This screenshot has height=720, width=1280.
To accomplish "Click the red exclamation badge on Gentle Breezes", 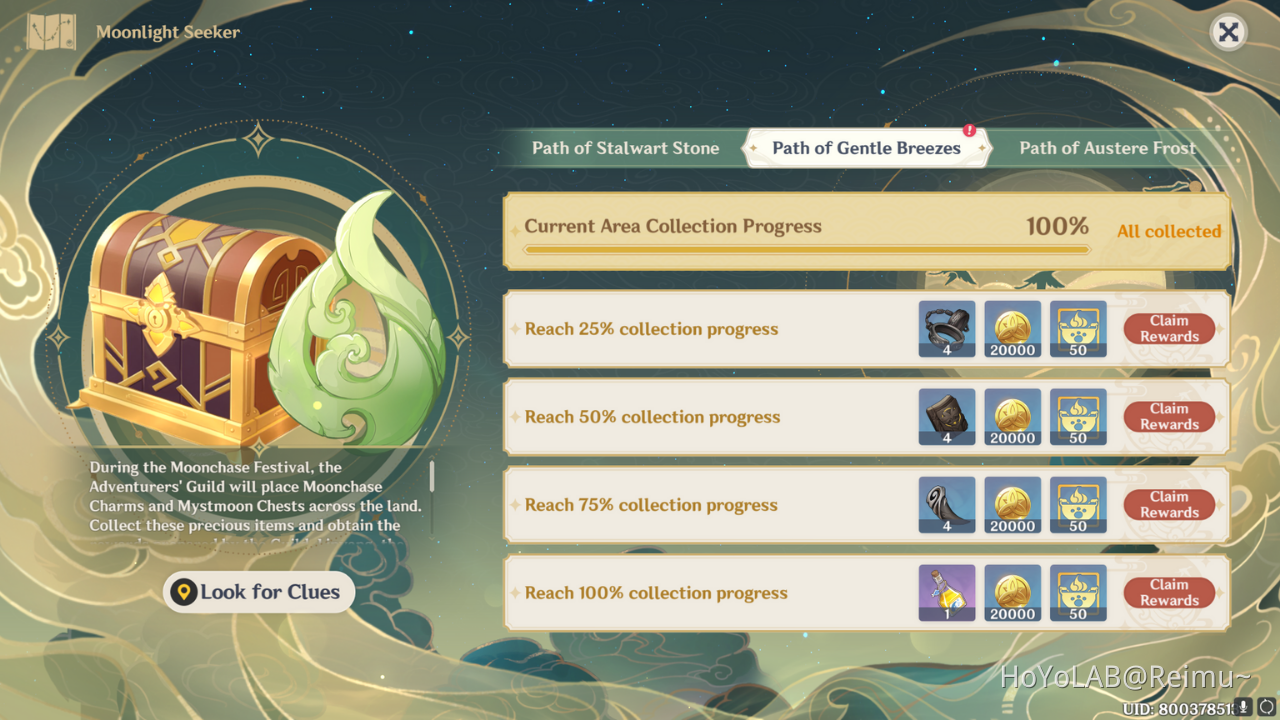I will [968, 129].
